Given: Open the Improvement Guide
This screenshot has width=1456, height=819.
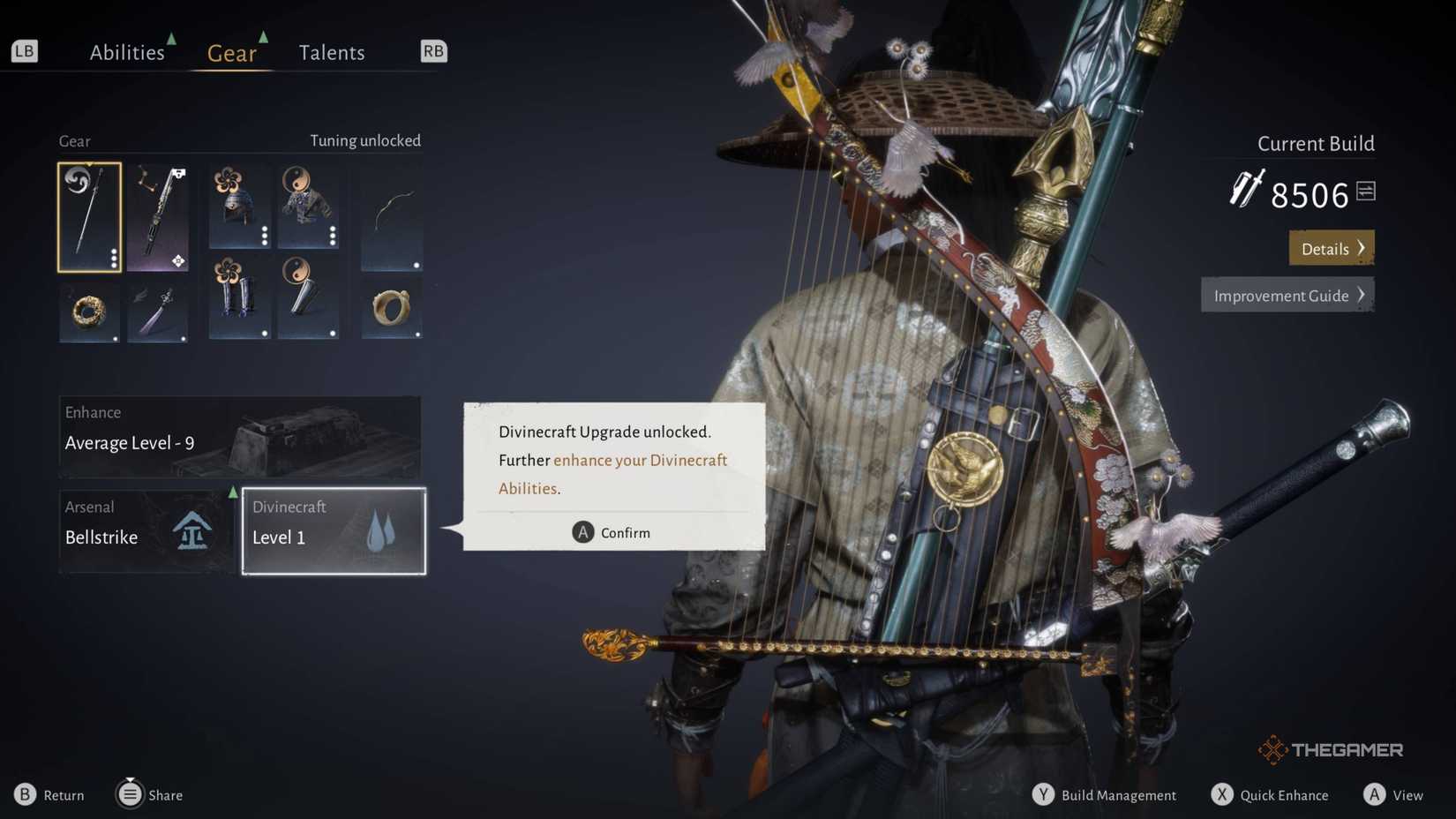Looking at the screenshot, I should [x=1287, y=296].
